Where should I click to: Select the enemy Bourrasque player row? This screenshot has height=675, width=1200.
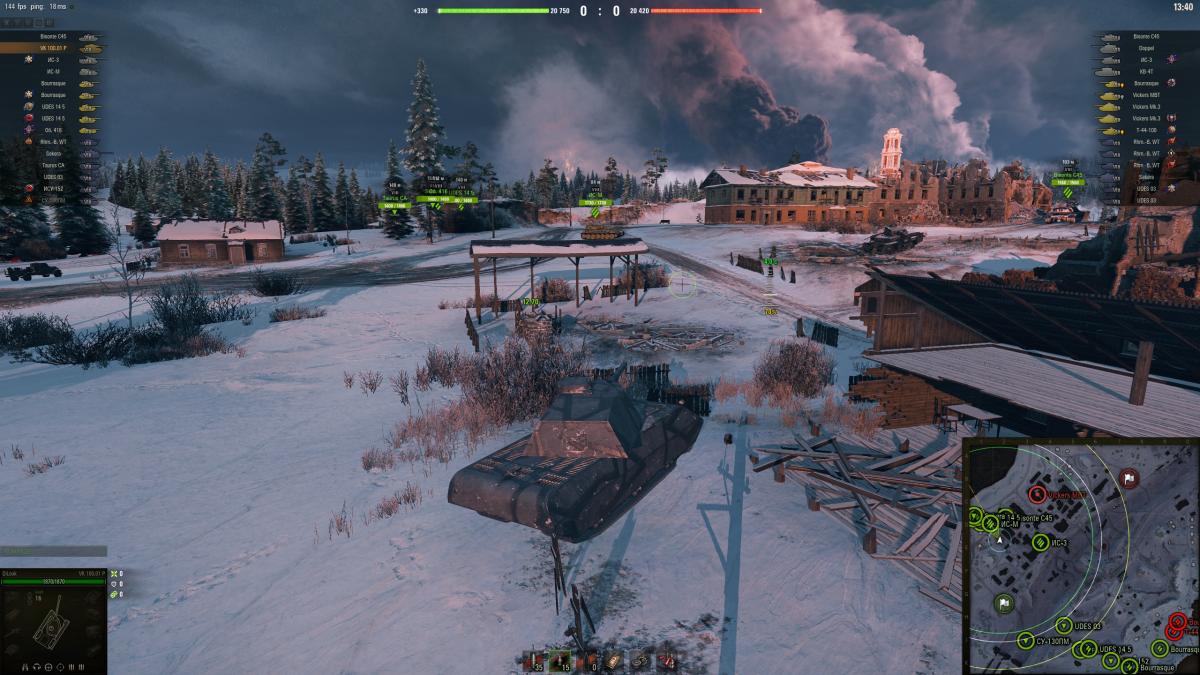[x=1146, y=83]
